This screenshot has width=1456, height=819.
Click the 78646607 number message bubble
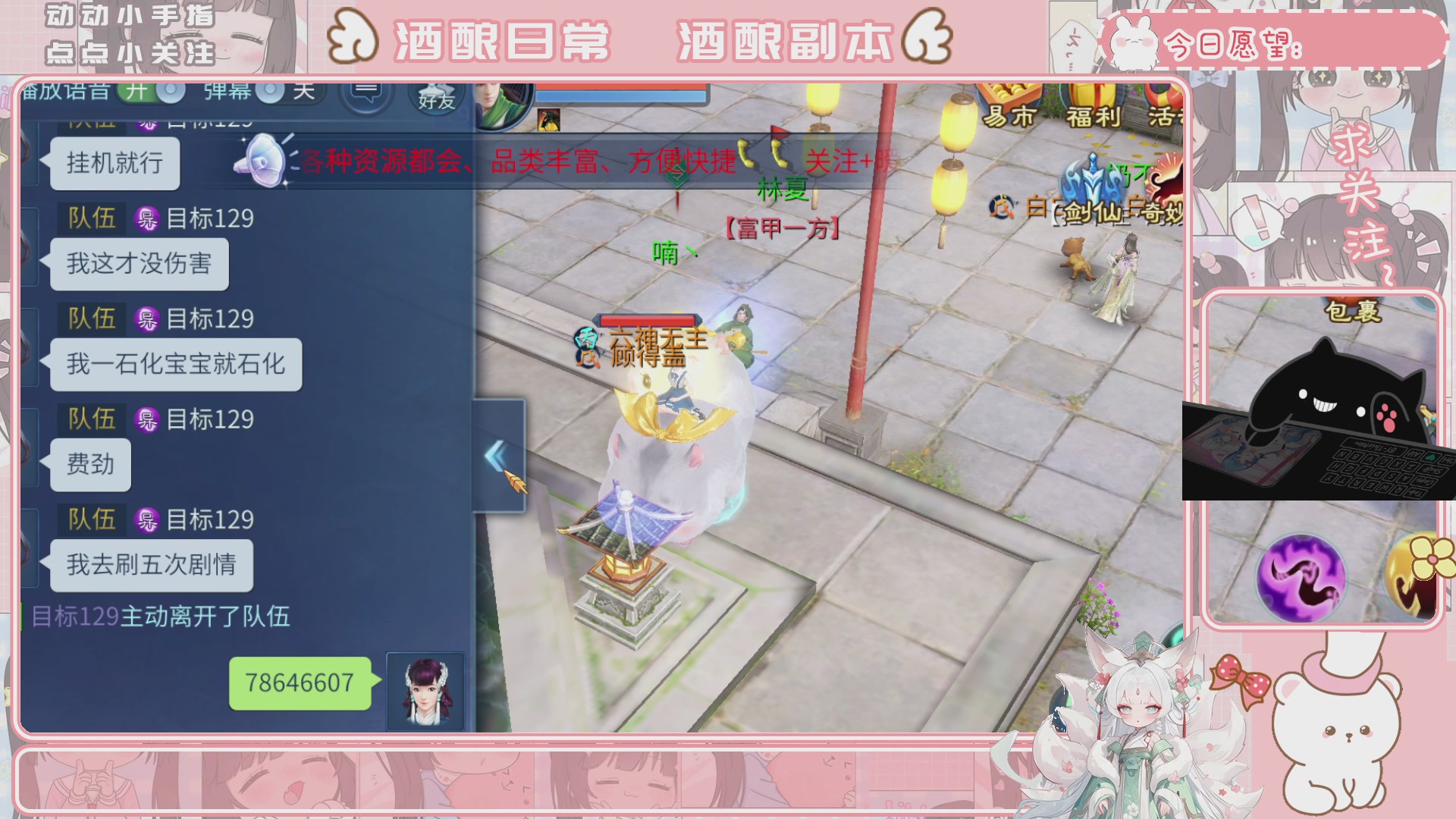coord(299,682)
